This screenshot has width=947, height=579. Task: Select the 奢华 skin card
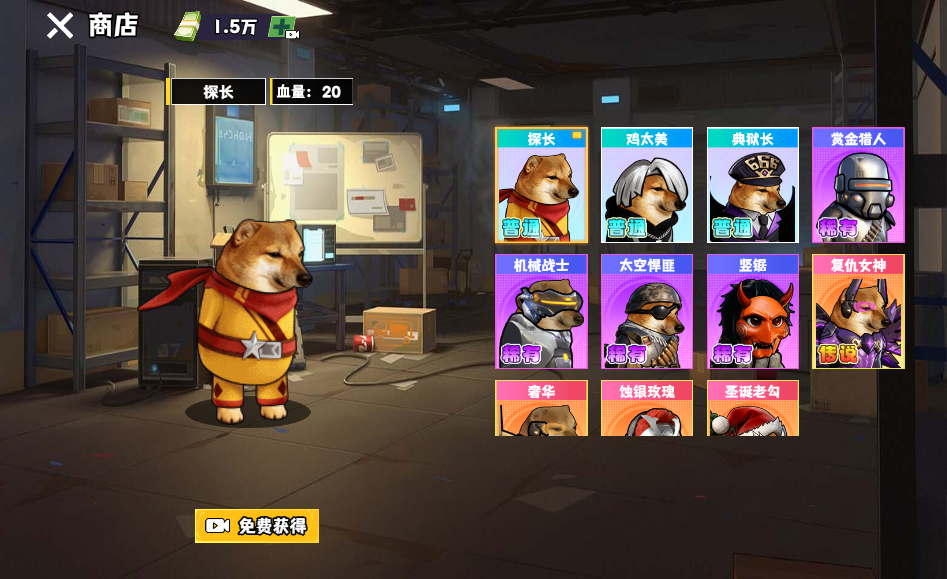541,409
